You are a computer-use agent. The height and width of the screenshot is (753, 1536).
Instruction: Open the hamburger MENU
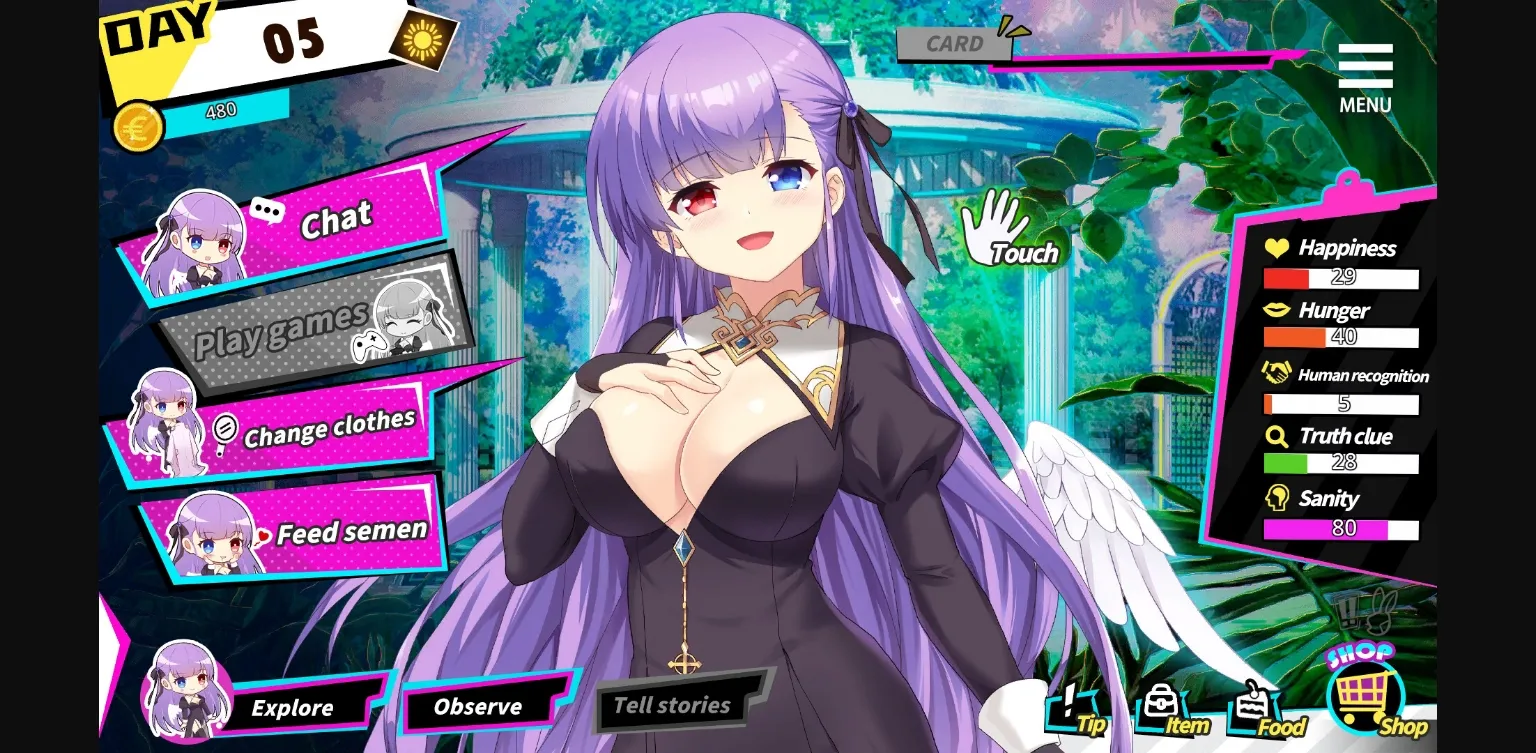click(x=1367, y=65)
